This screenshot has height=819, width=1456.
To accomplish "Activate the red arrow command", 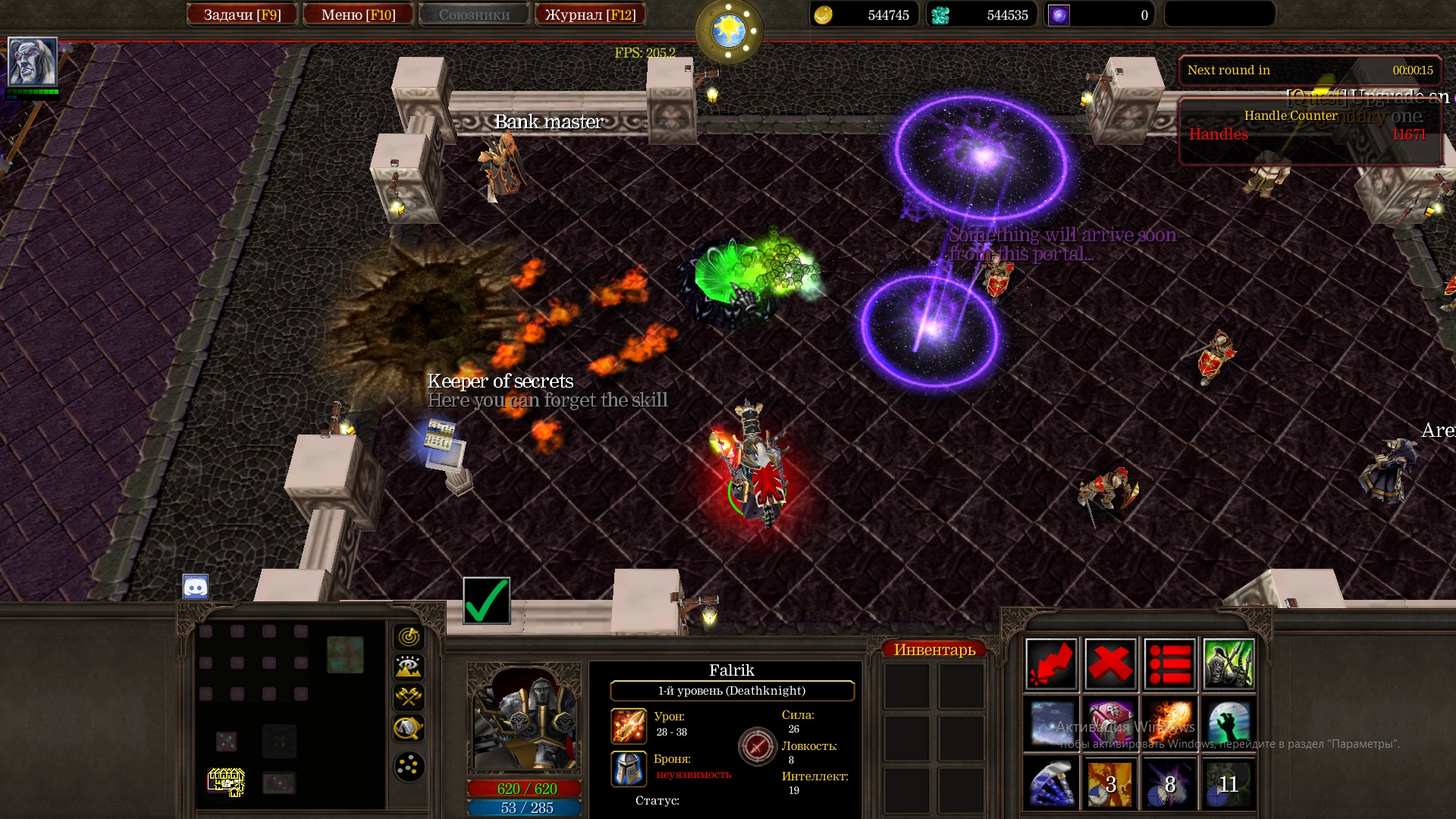I will (1051, 664).
